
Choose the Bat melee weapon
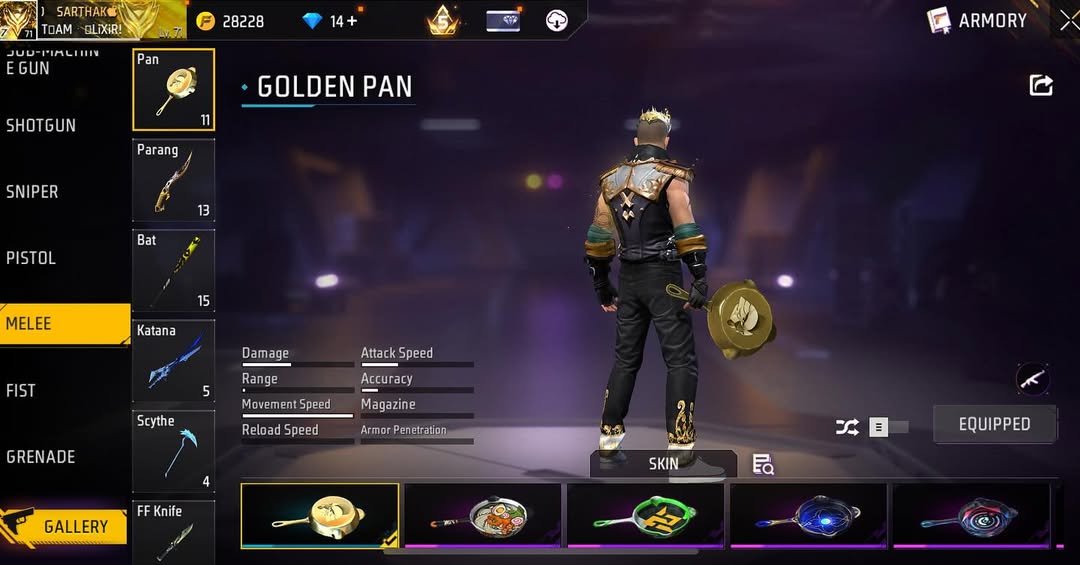tap(174, 270)
